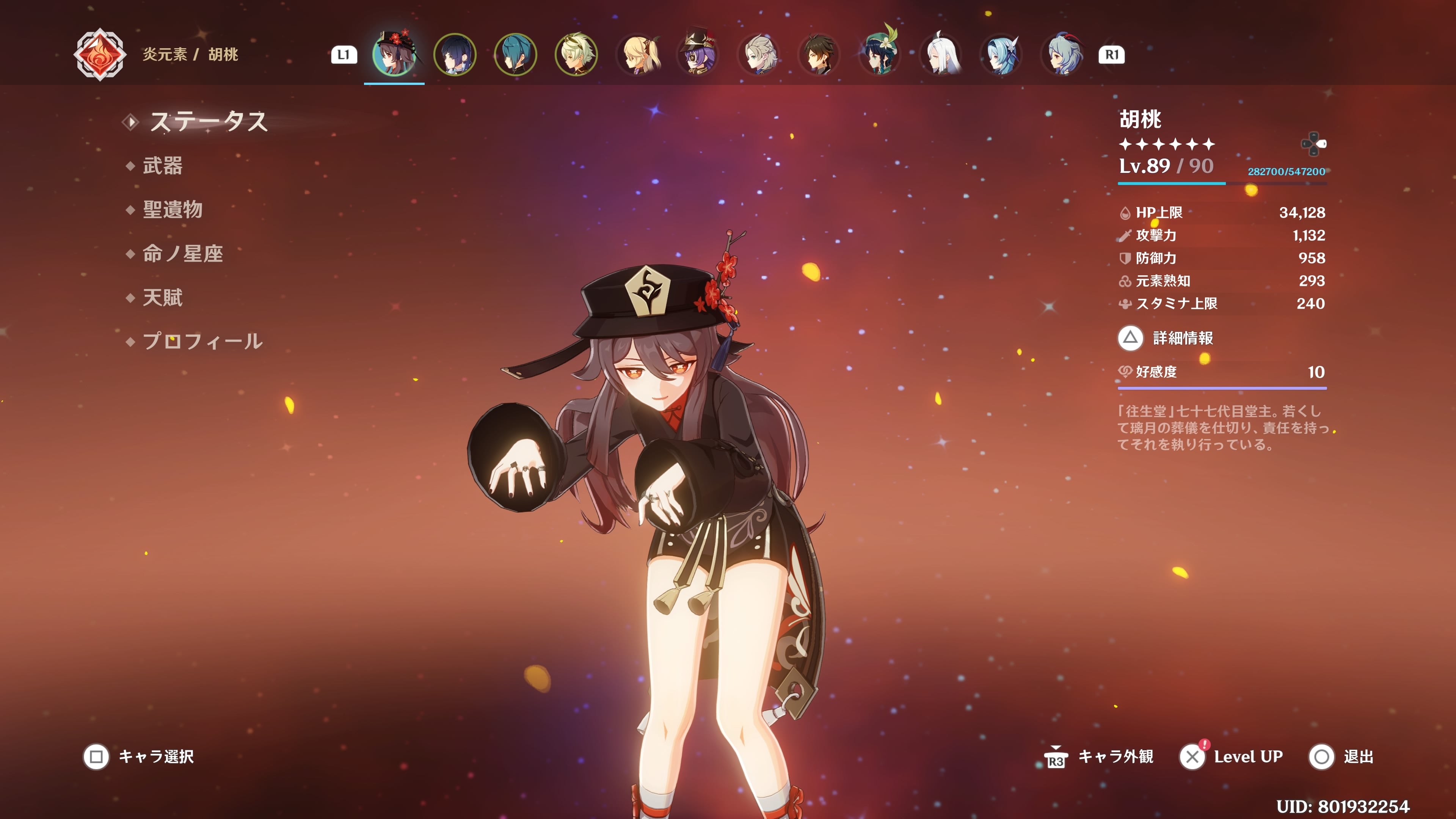Select blonde Fischl's portrait
The image size is (1456, 819).
pyautogui.click(x=637, y=55)
